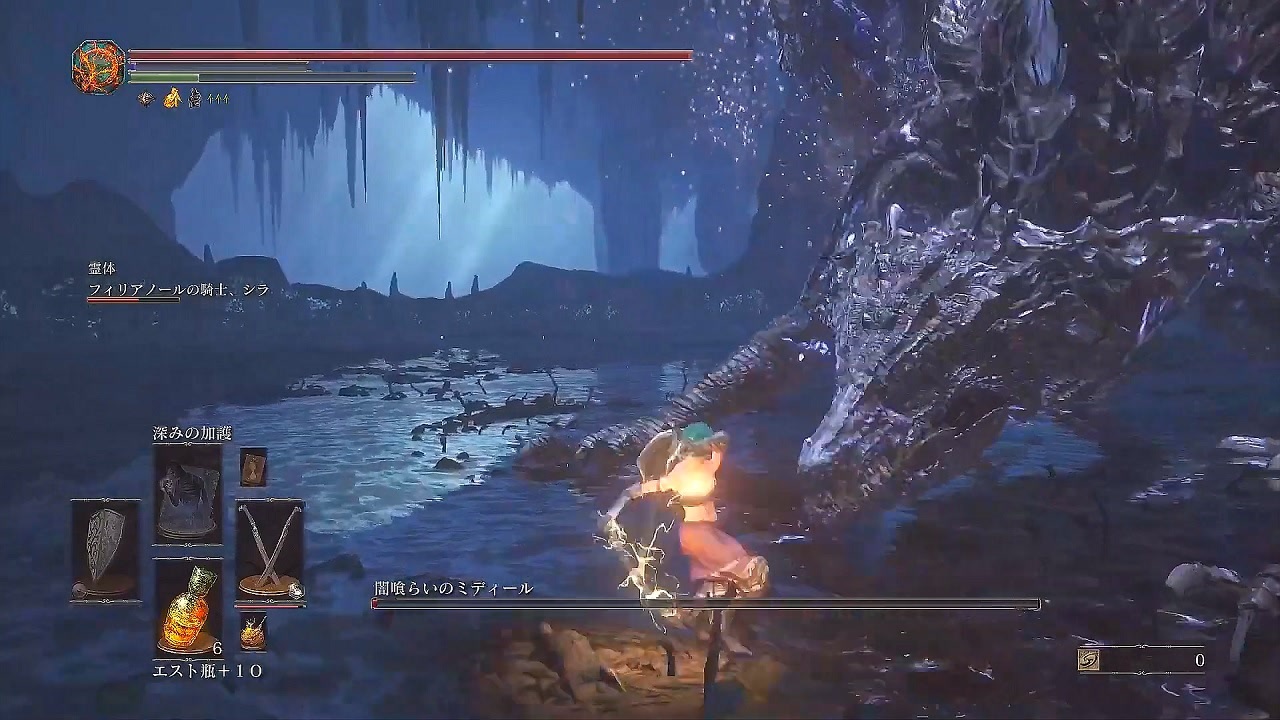Click the golden figure buff icon under health bars
The height and width of the screenshot is (720, 1280).
171,97
